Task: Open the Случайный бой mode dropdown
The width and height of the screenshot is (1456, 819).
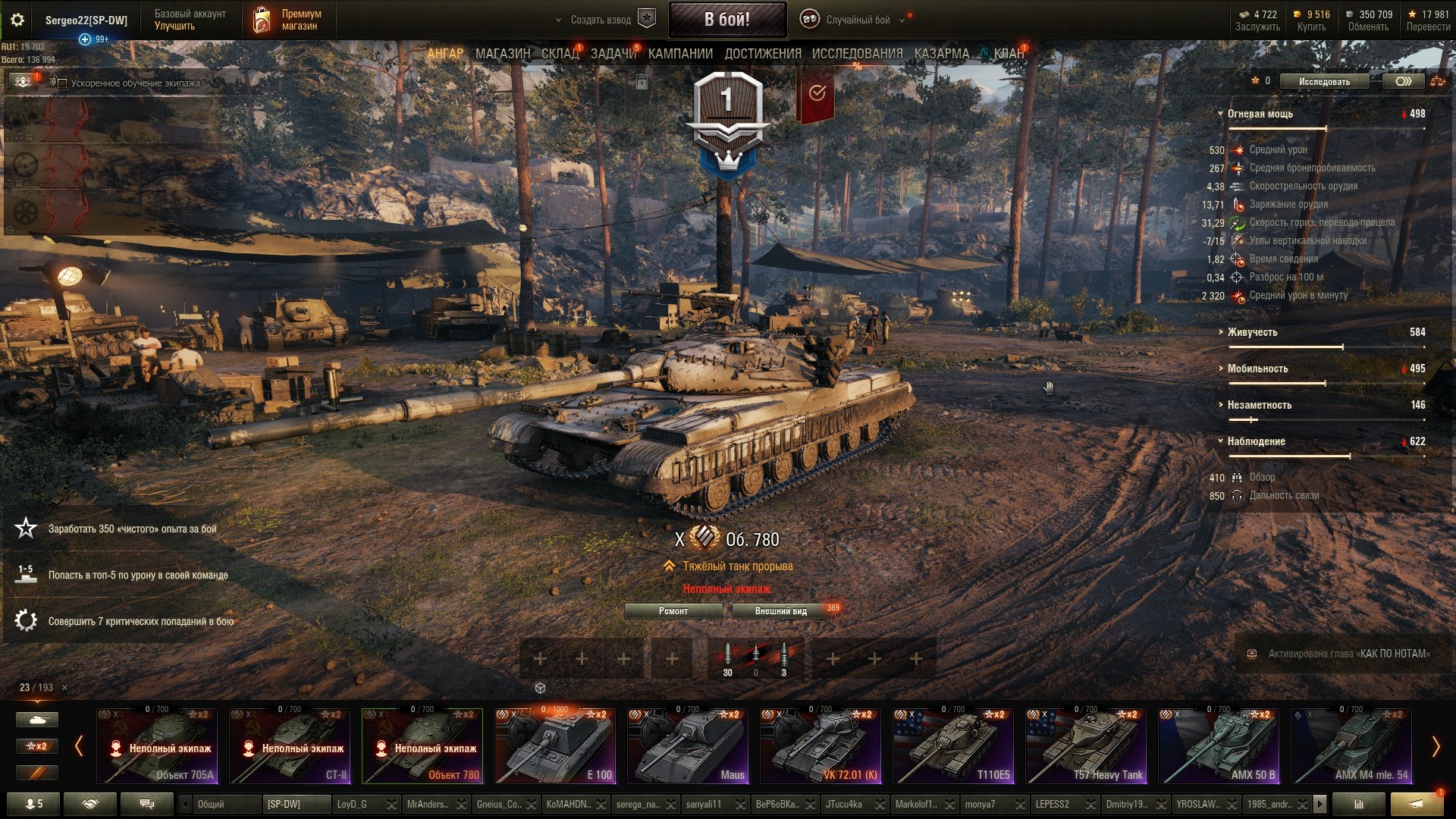Action: [858, 20]
